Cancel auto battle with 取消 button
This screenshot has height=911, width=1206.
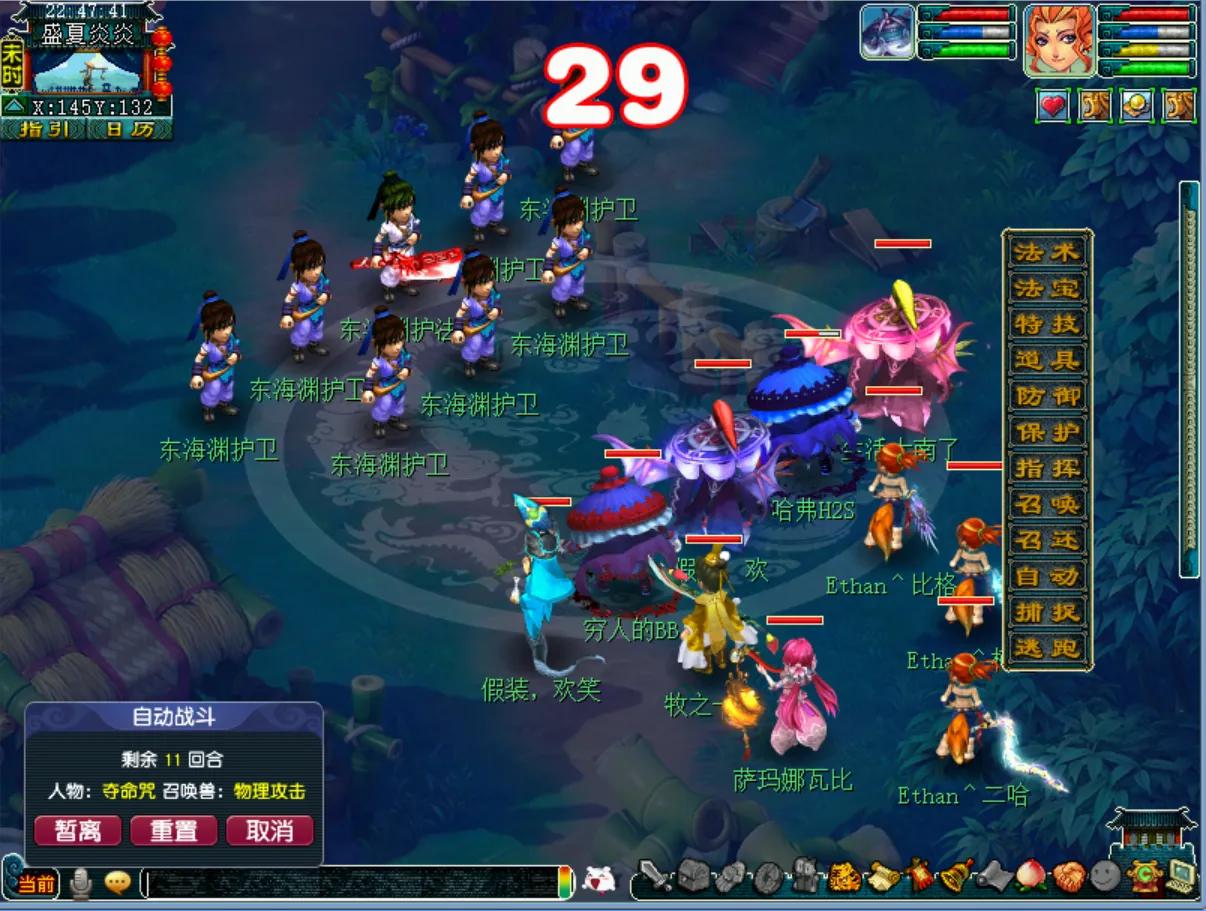[x=269, y=830]
